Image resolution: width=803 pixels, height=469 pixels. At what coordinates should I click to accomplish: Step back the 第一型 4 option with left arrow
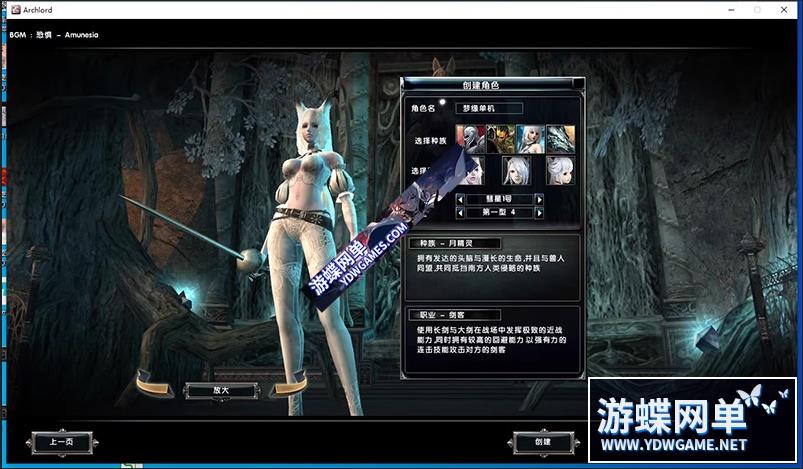[460, 212]
